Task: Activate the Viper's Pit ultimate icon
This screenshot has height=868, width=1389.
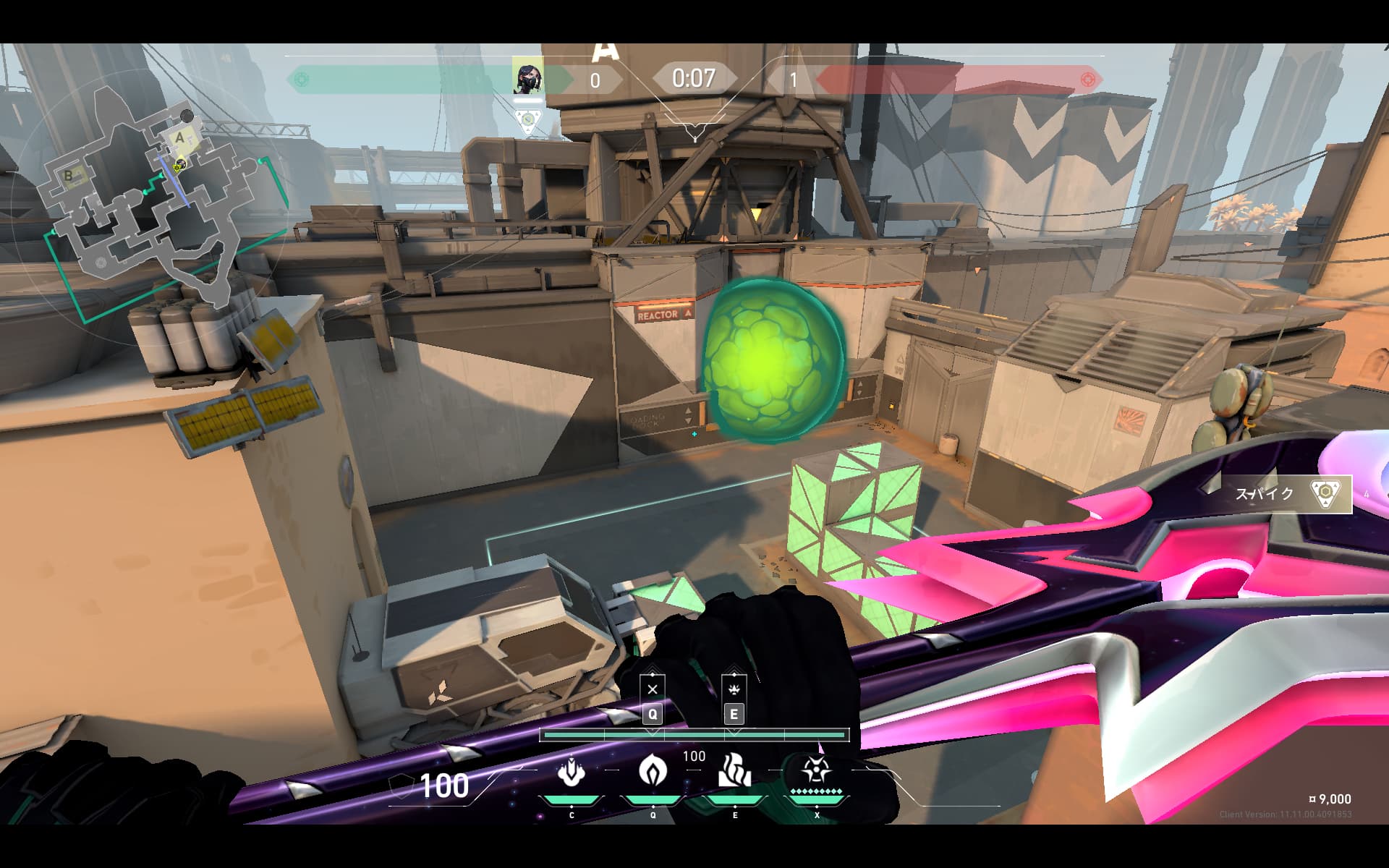Action: tap(816, 771)
